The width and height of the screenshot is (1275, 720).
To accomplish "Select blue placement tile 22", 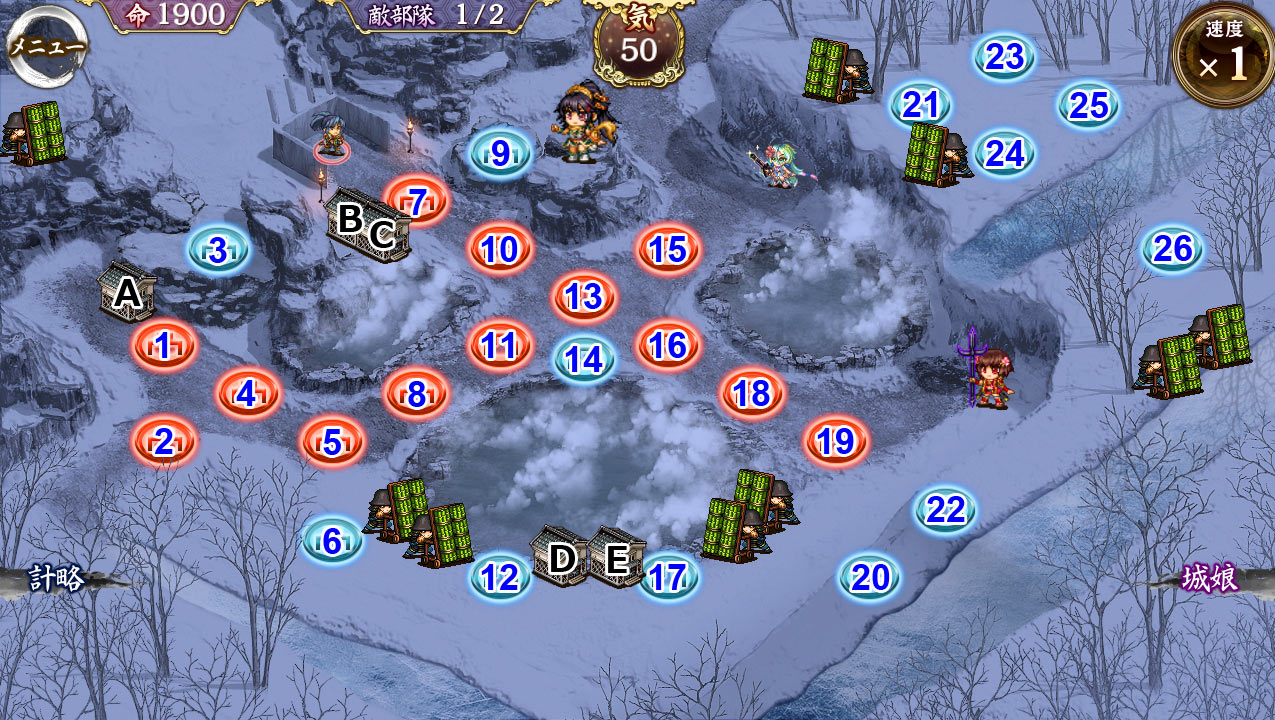I will (945, 511).
